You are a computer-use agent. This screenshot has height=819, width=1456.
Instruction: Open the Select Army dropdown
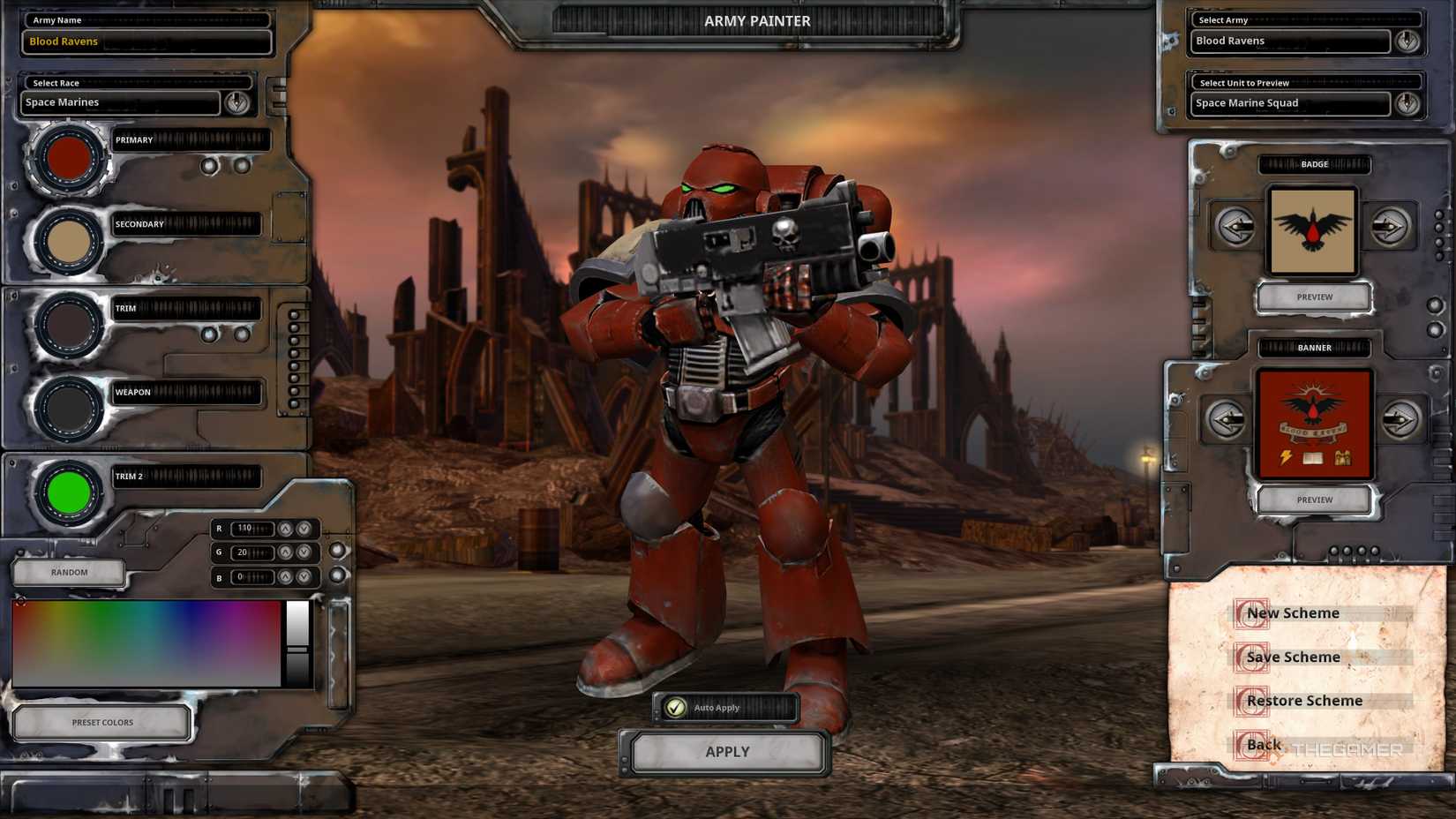pyautogui.click(x=1407, y=41)
